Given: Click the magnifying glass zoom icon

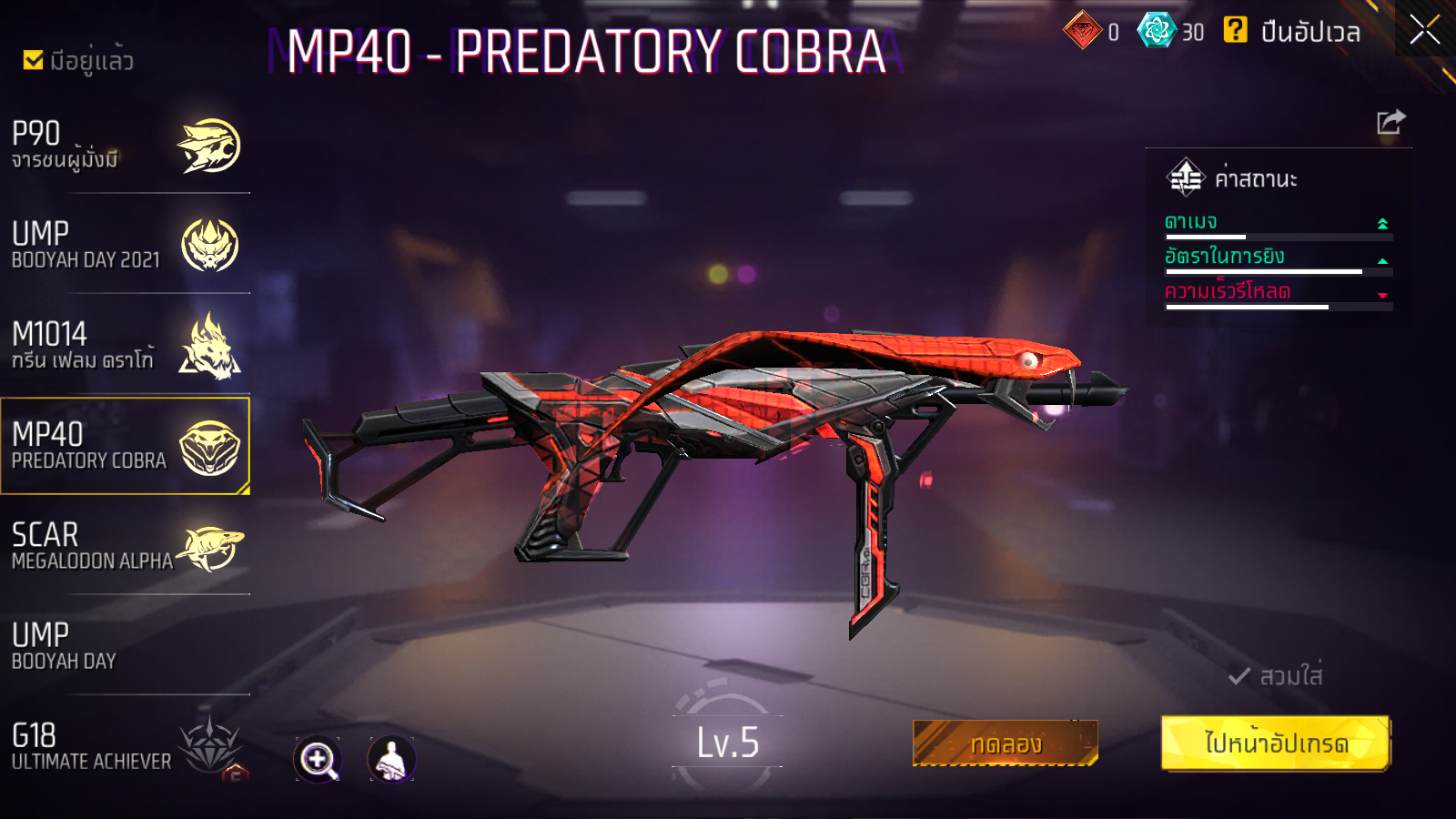Looking at the screenshot, I should click(318, 760).
